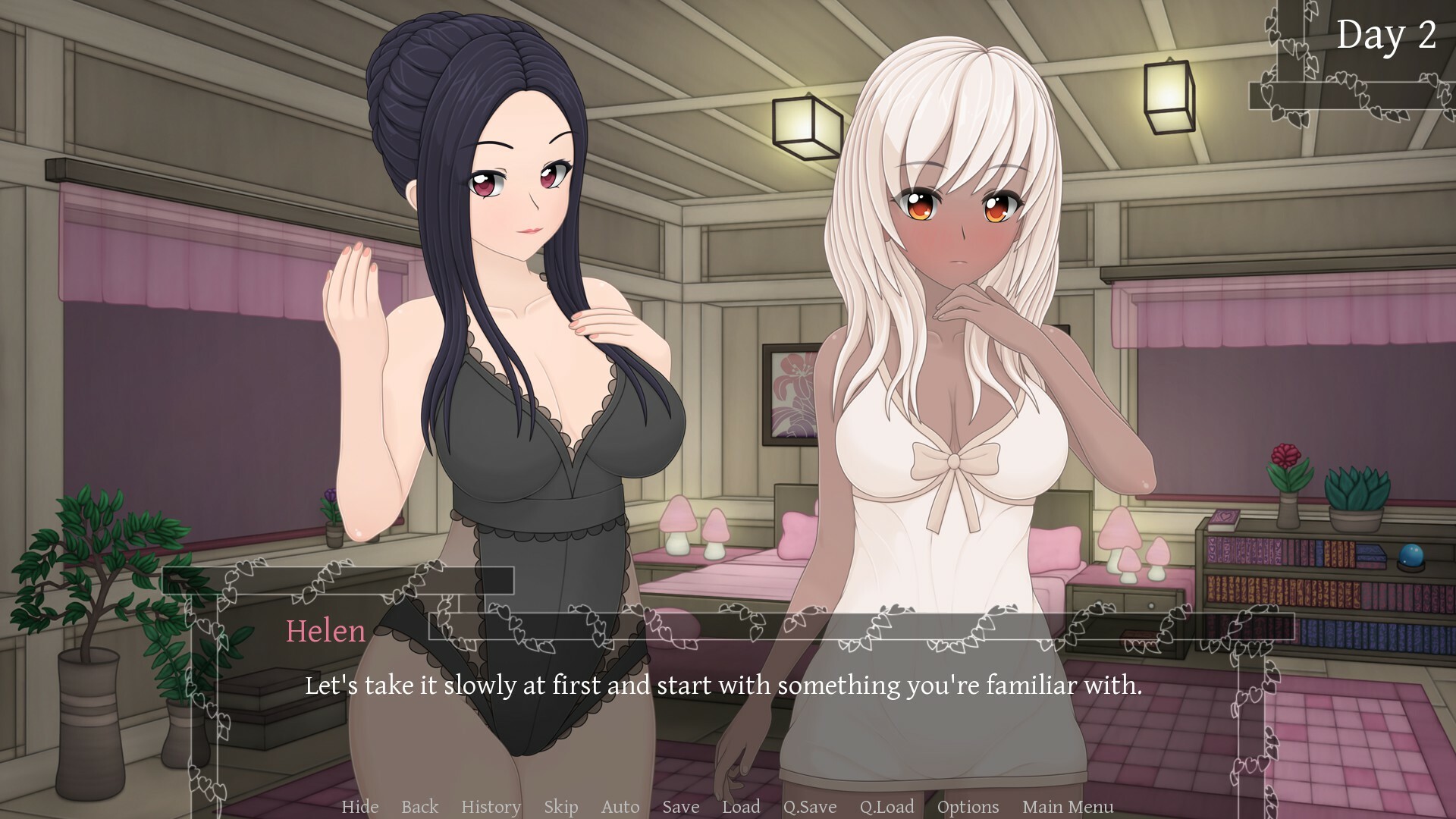Go Back to the previous line
This screenshot has height=819, width=1456.
click(419, 807)
